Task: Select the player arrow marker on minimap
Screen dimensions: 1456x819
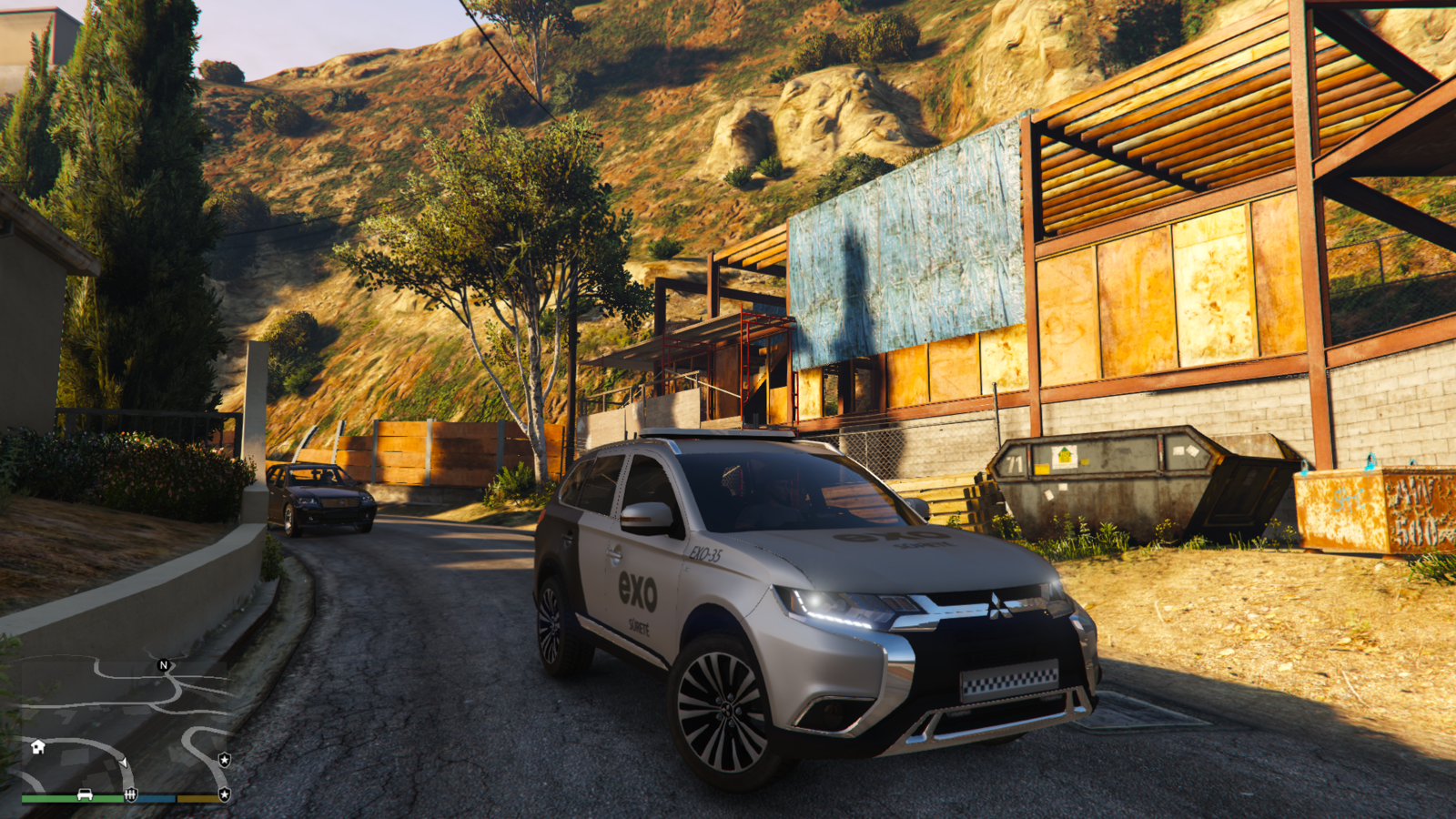Action: (123, 761)
